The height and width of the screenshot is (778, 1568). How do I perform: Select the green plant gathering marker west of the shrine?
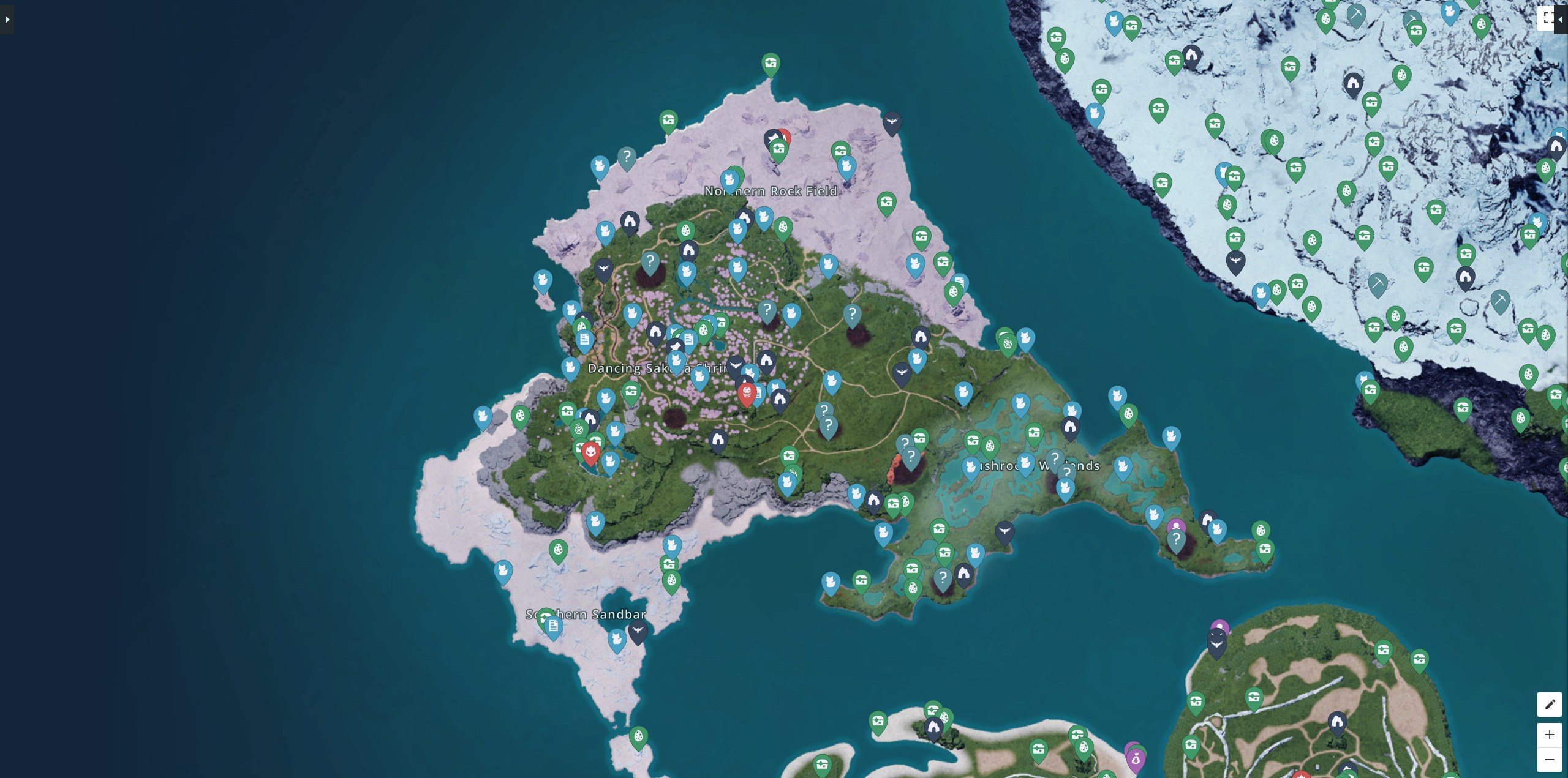click(578, 428)
